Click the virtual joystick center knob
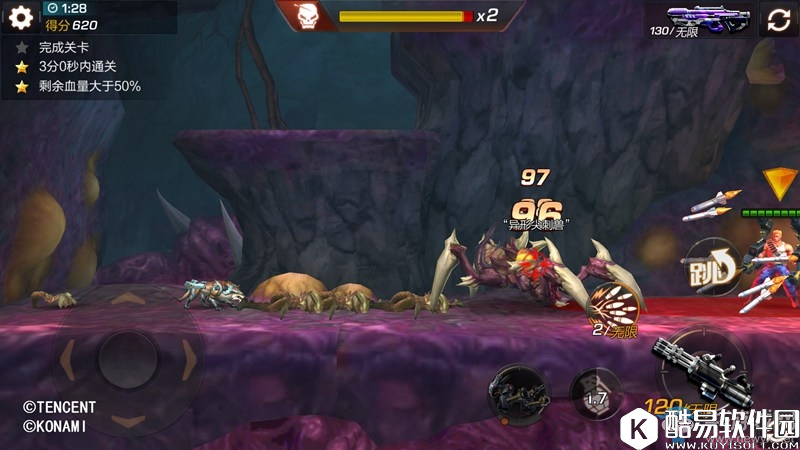The height and width of the screenshot is (450, 800). pyautogui.click(x=127, y=357)
